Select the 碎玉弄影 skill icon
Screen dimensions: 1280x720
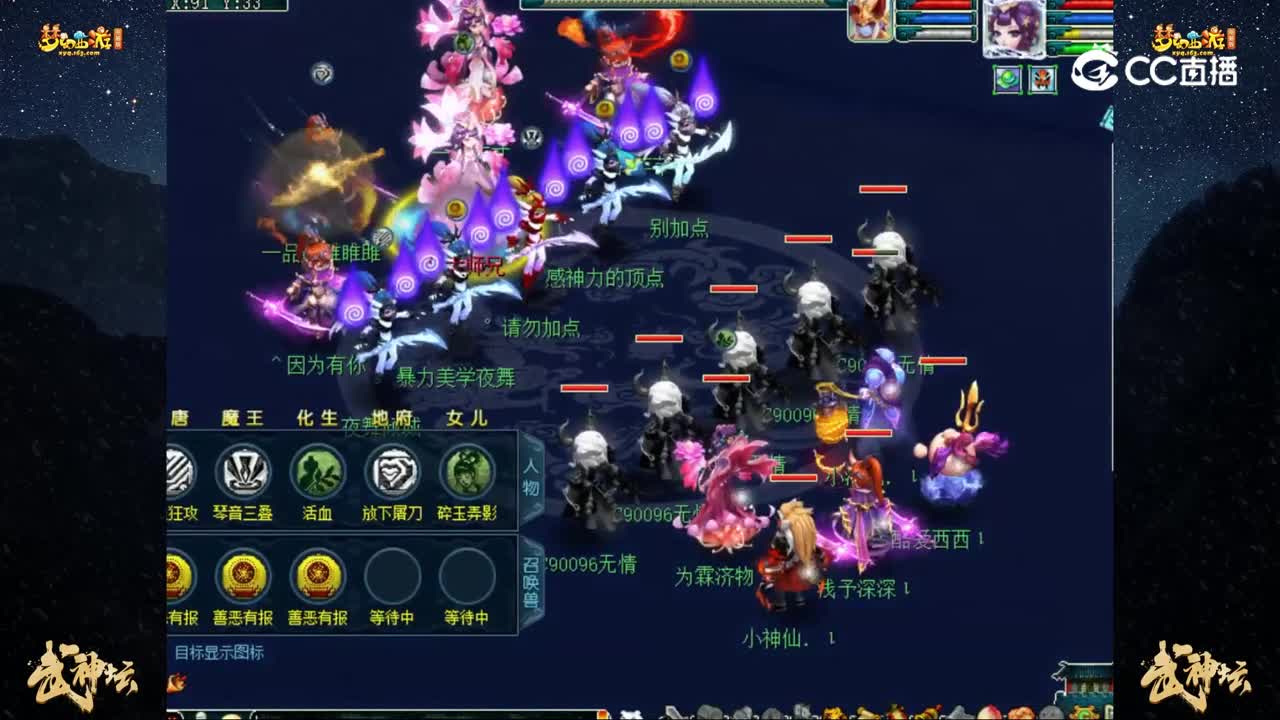coord(464,470)
